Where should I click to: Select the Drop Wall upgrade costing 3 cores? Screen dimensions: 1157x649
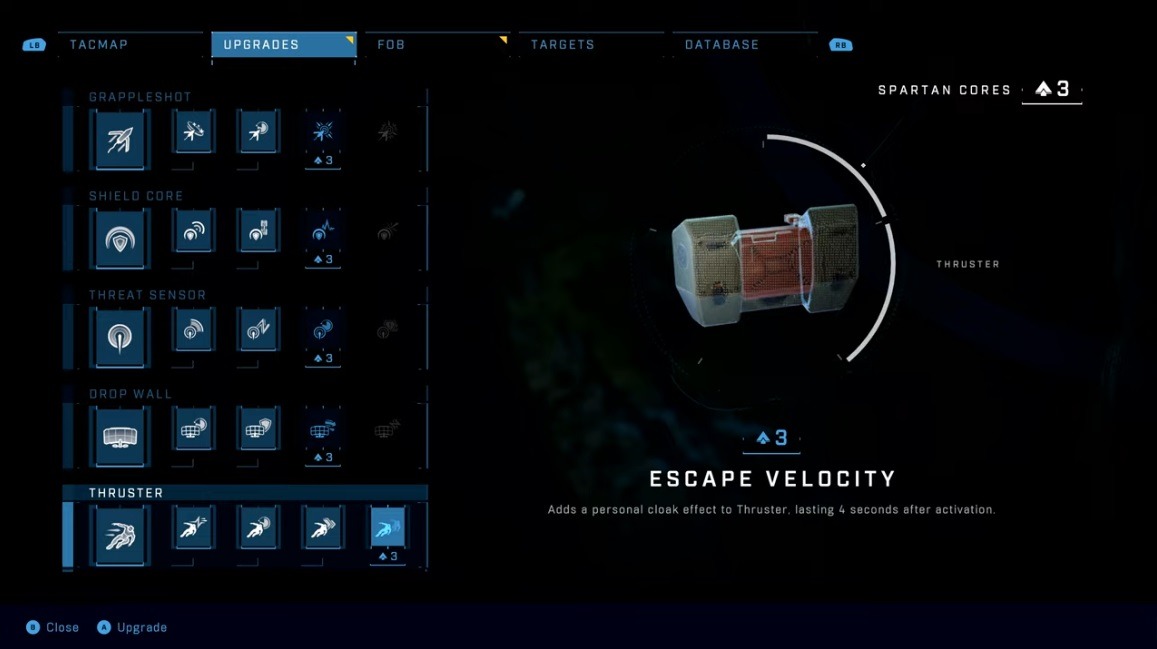point(323,429)
